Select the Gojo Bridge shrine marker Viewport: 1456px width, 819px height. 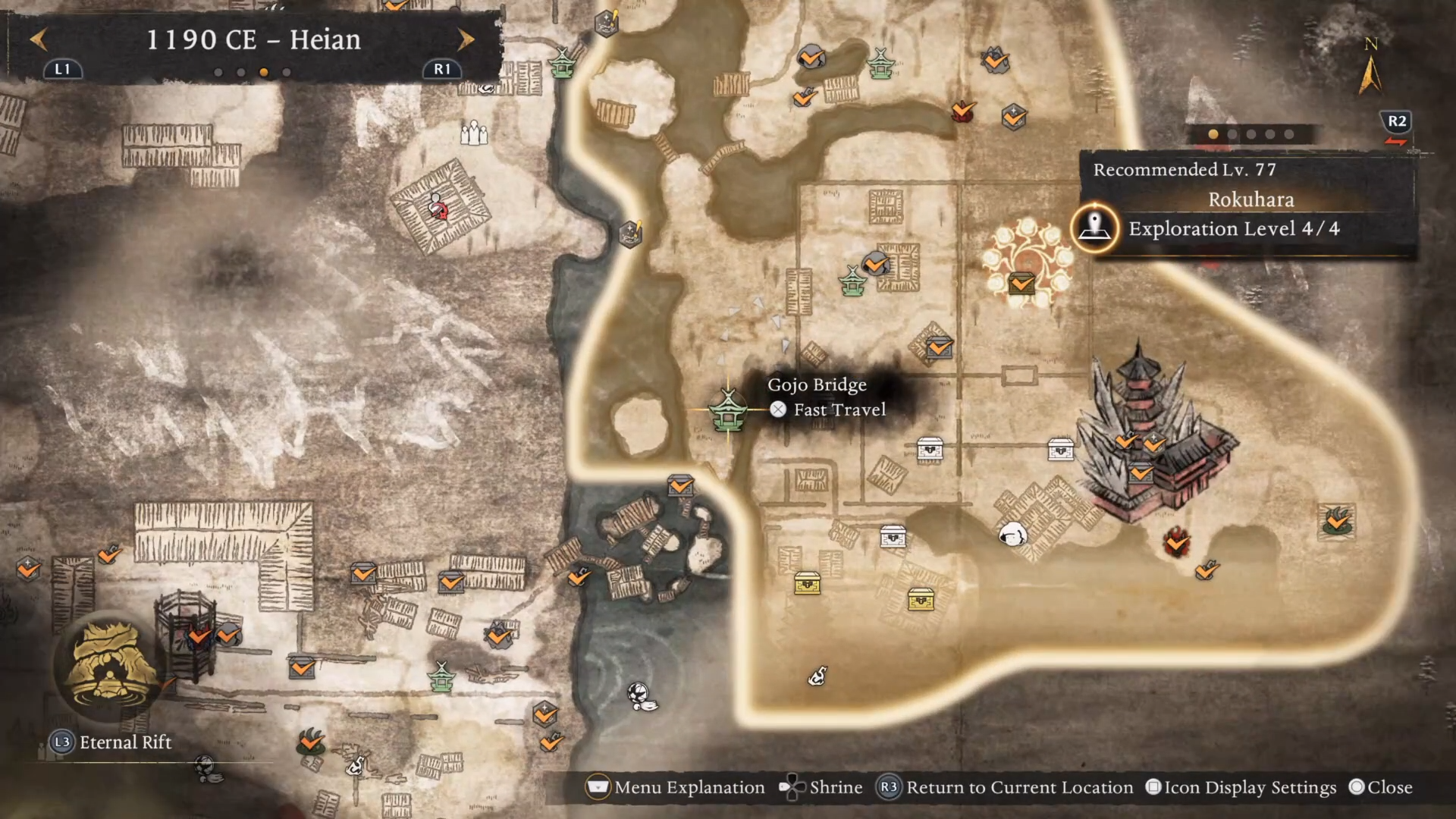[727, 410]
